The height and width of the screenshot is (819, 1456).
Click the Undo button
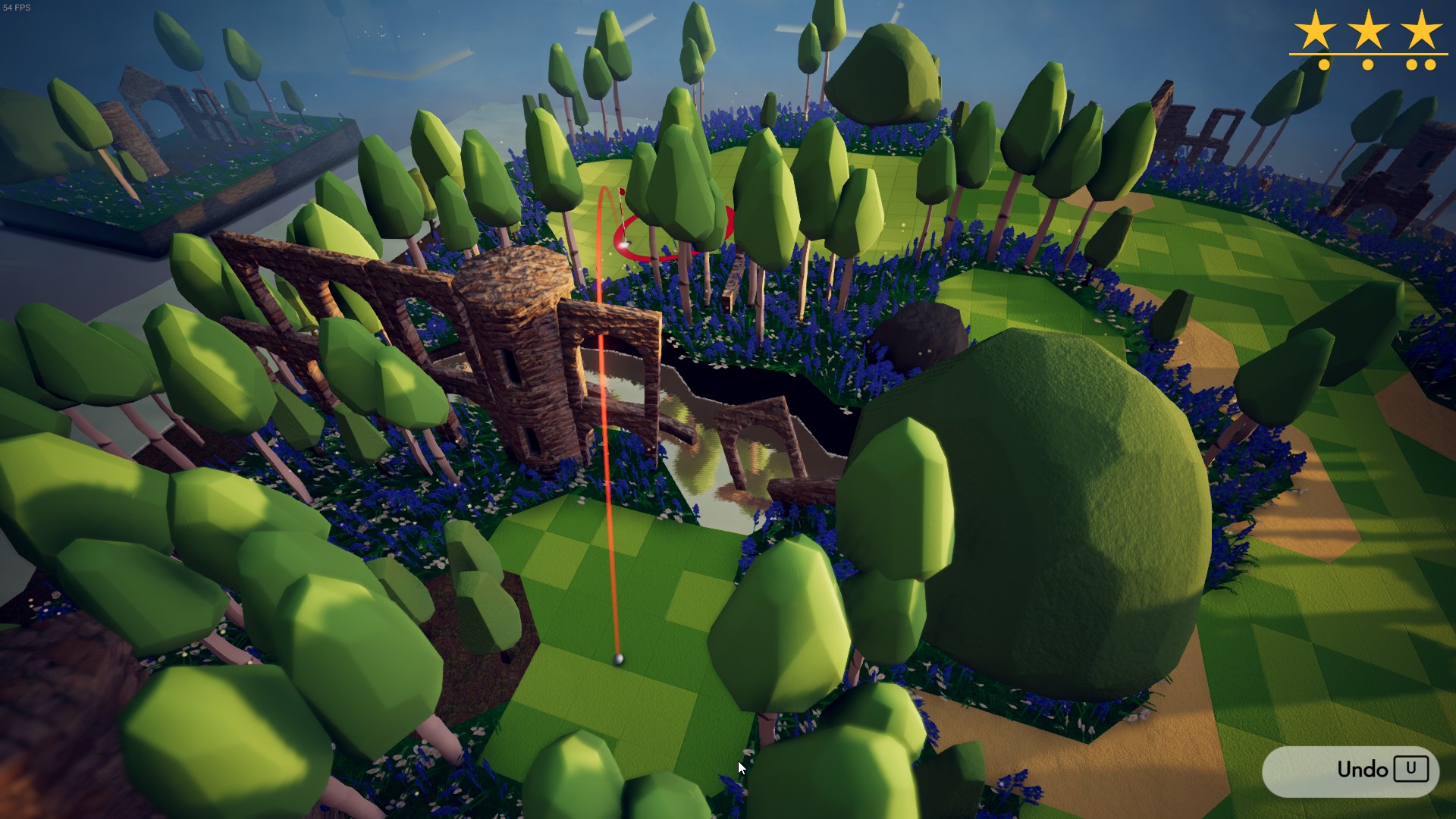[1351, 770]
